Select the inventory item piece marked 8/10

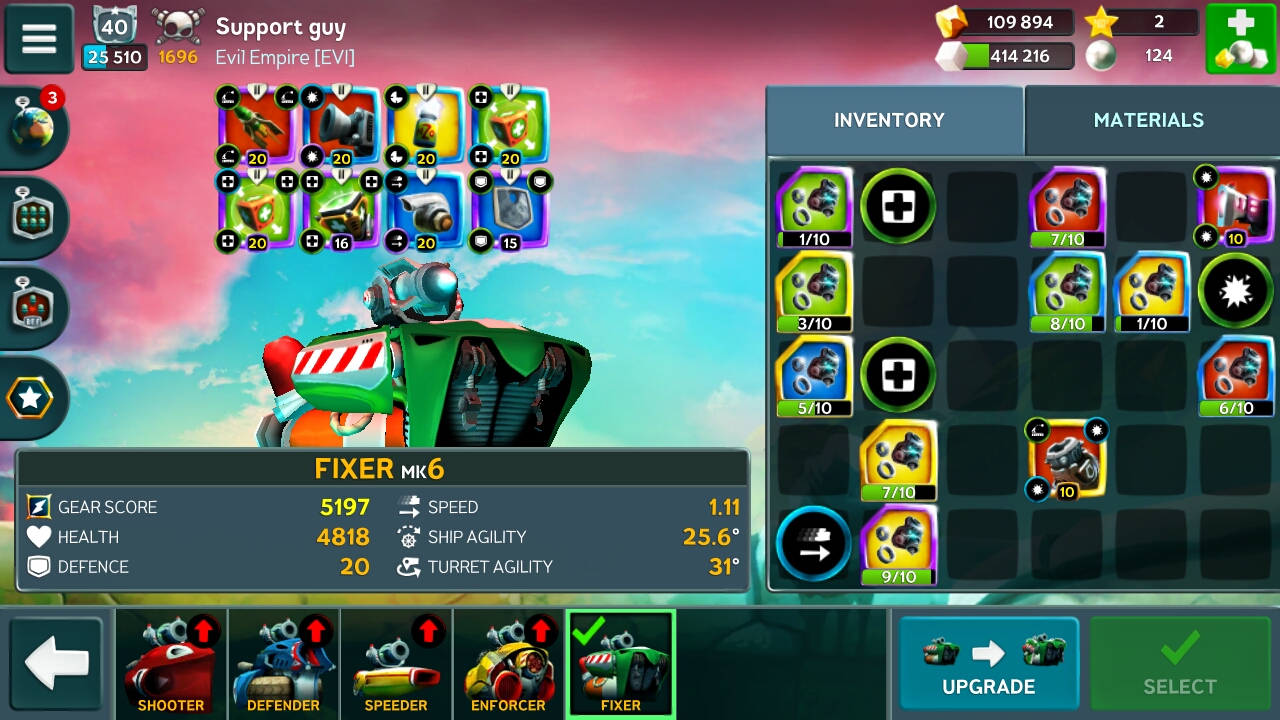pyautogui.click(x=1067, y=291)
